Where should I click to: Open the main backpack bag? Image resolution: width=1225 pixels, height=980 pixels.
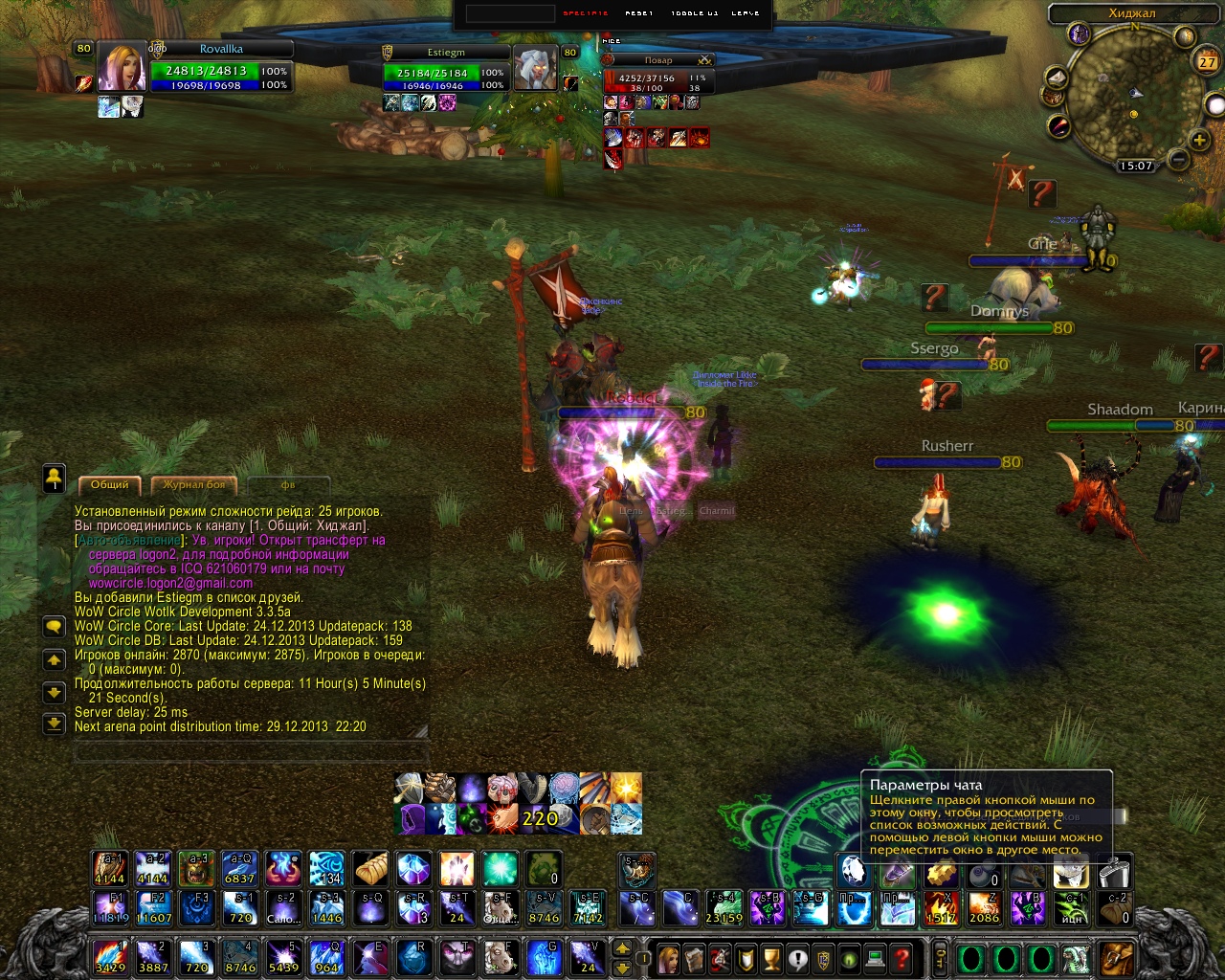pyautogui.click(x=1115, y=957)
